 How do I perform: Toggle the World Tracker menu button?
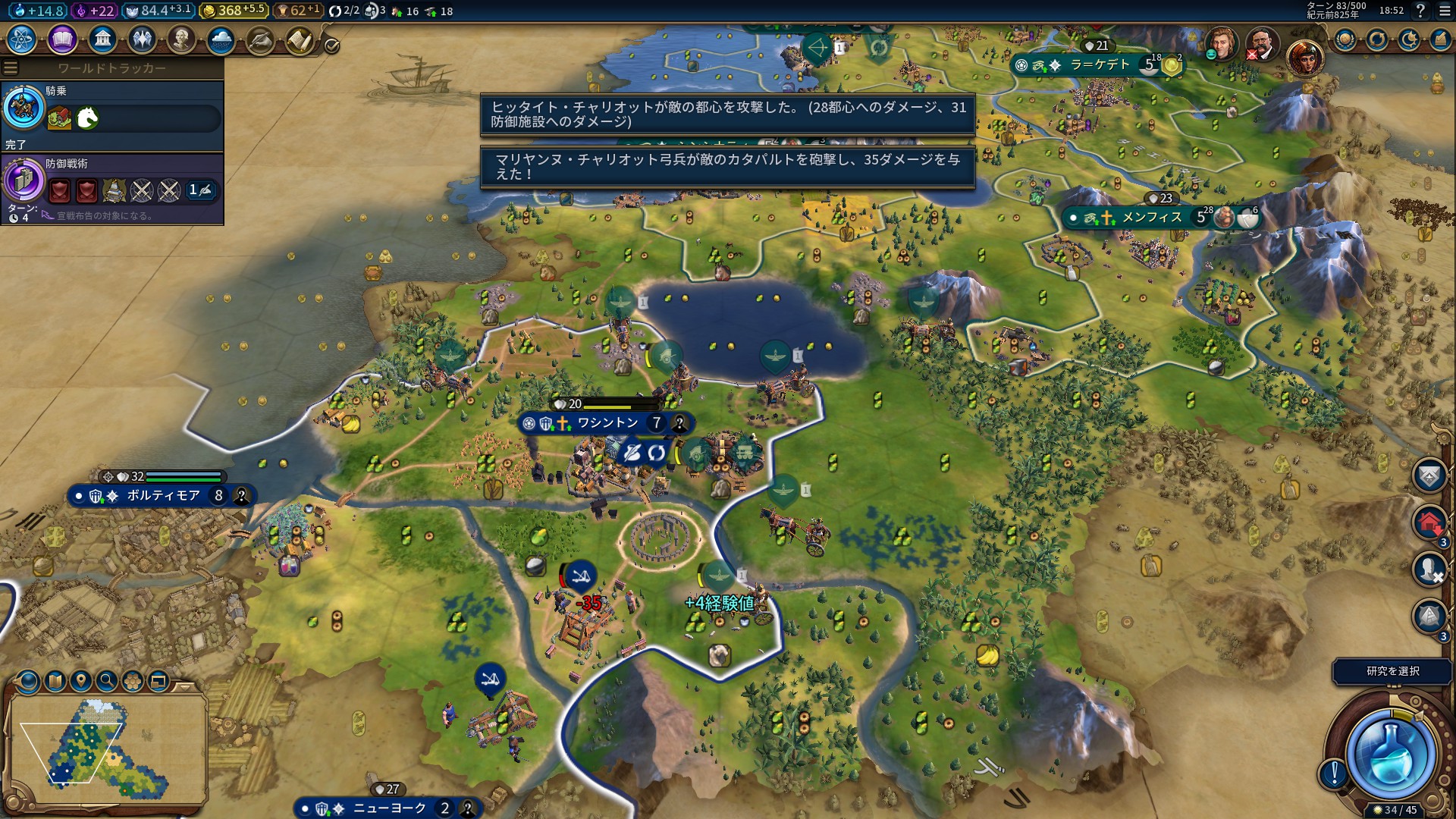[x=11, y=68]
